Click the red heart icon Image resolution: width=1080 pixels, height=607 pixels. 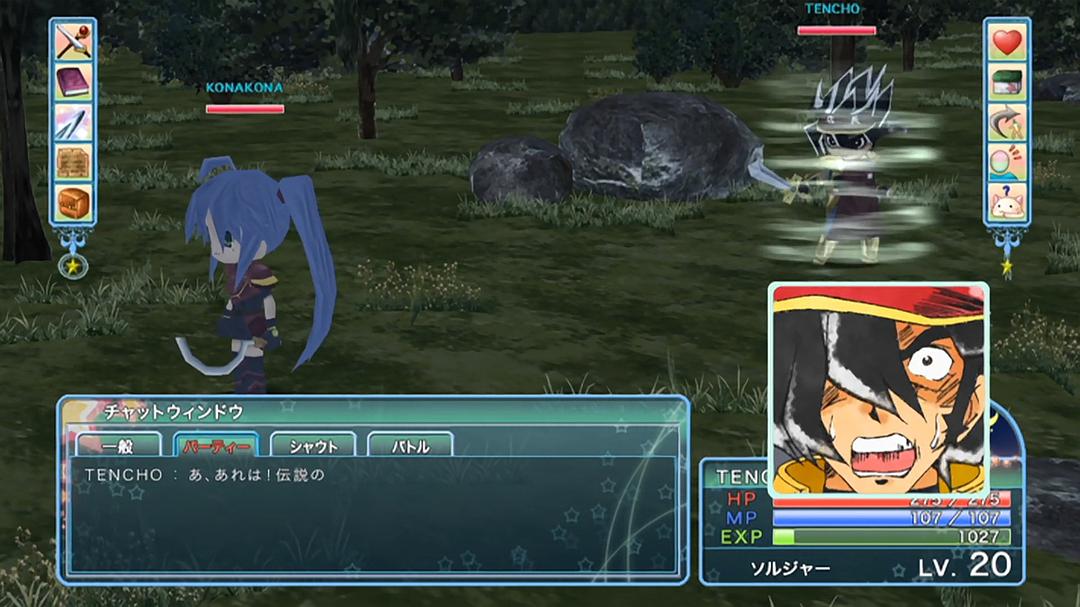[x=1008, y=42]
